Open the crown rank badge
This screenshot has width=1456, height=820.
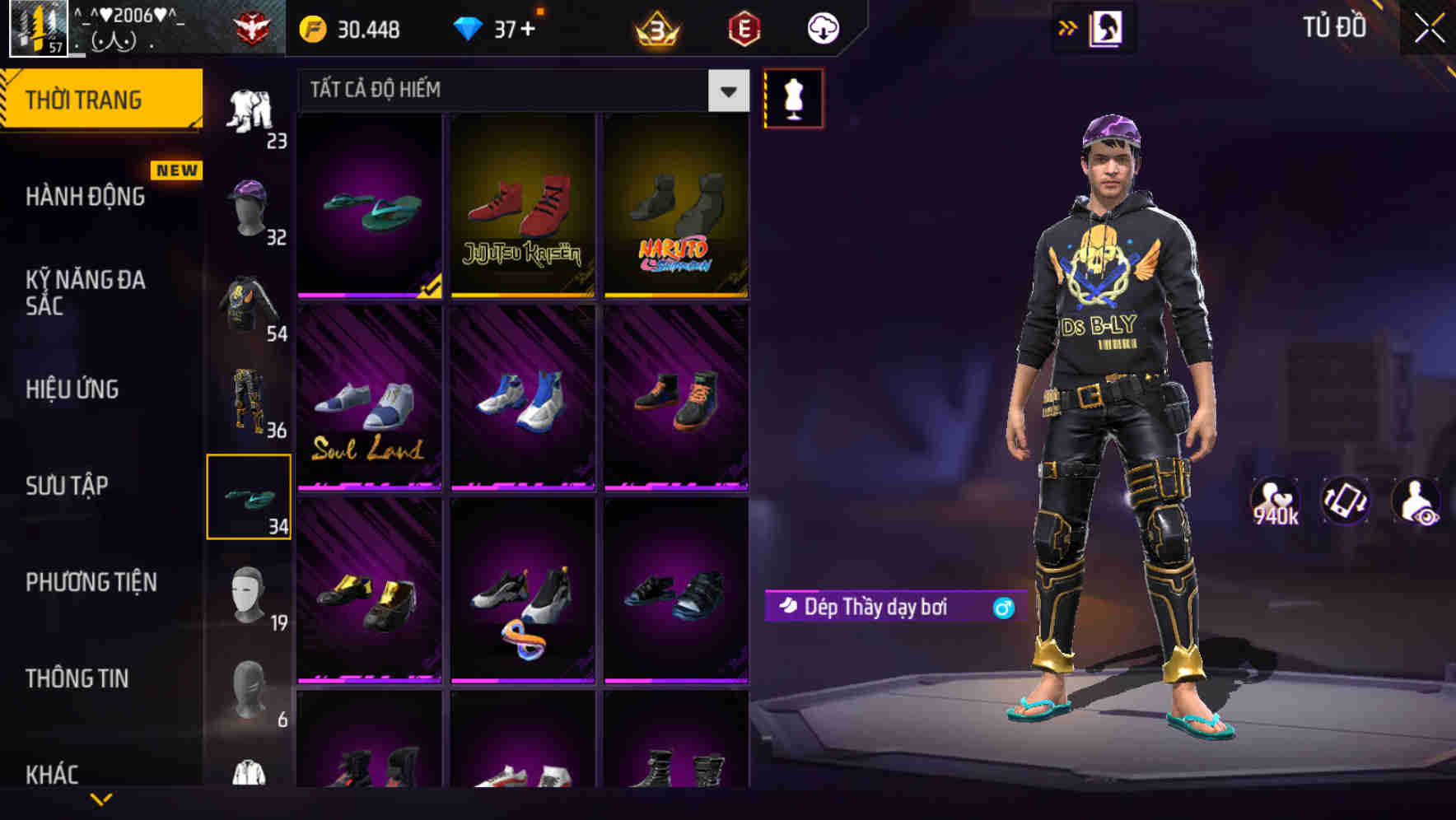pos(655,27)
